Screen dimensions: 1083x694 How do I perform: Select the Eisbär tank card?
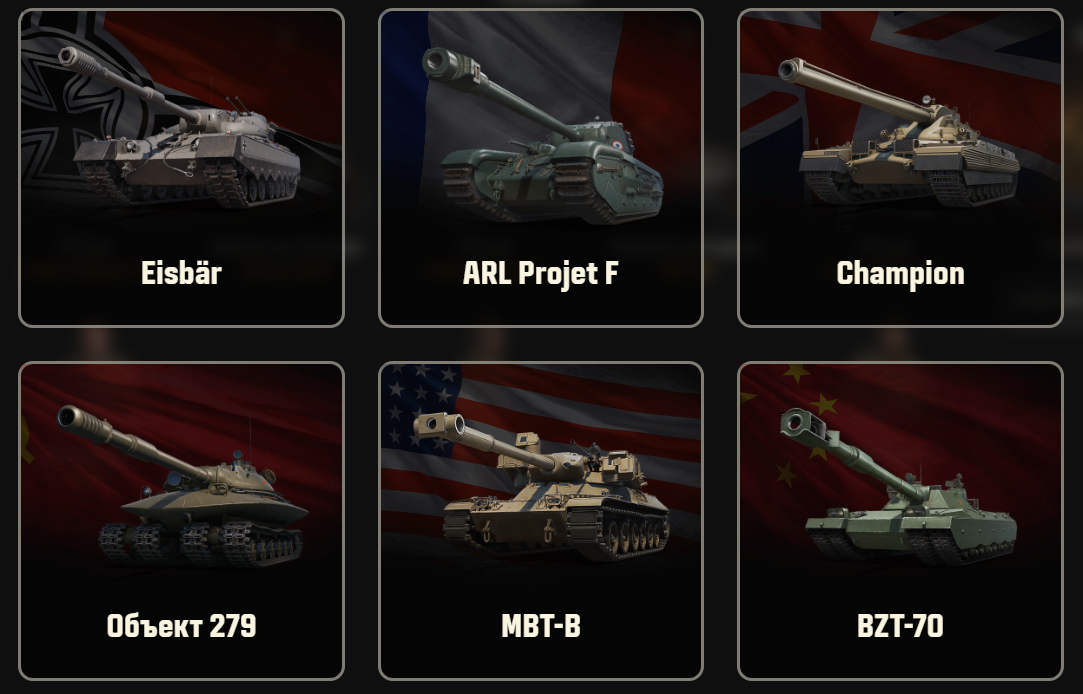pos(181,168)
